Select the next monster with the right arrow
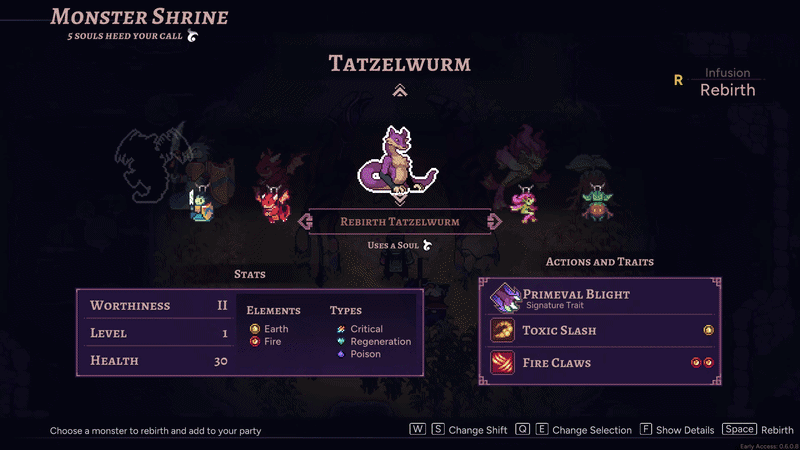This screenshot has height=450, width=800. pyautogui.click(x=494, y=221)
